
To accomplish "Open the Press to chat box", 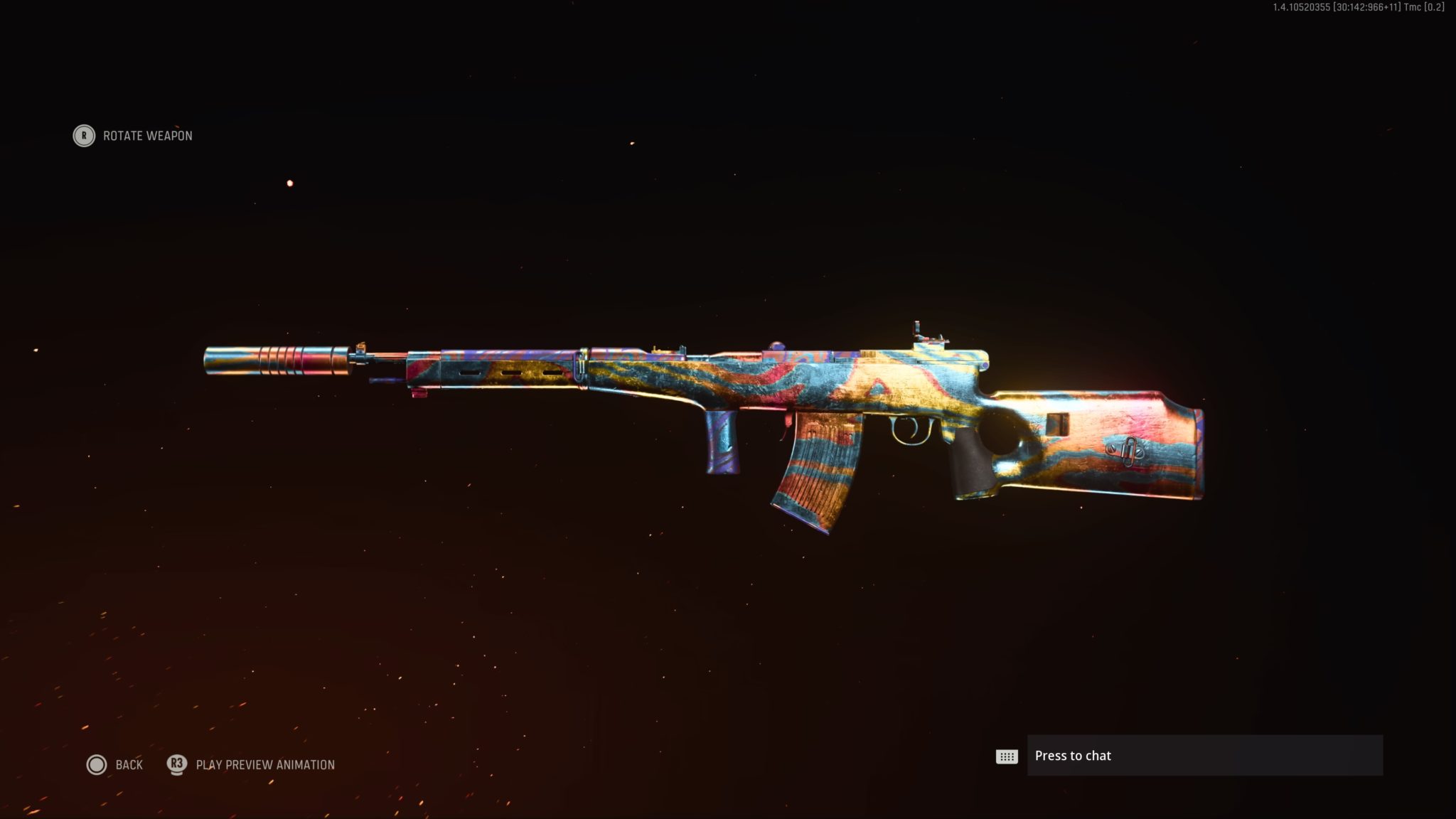I will (1204, 756).
